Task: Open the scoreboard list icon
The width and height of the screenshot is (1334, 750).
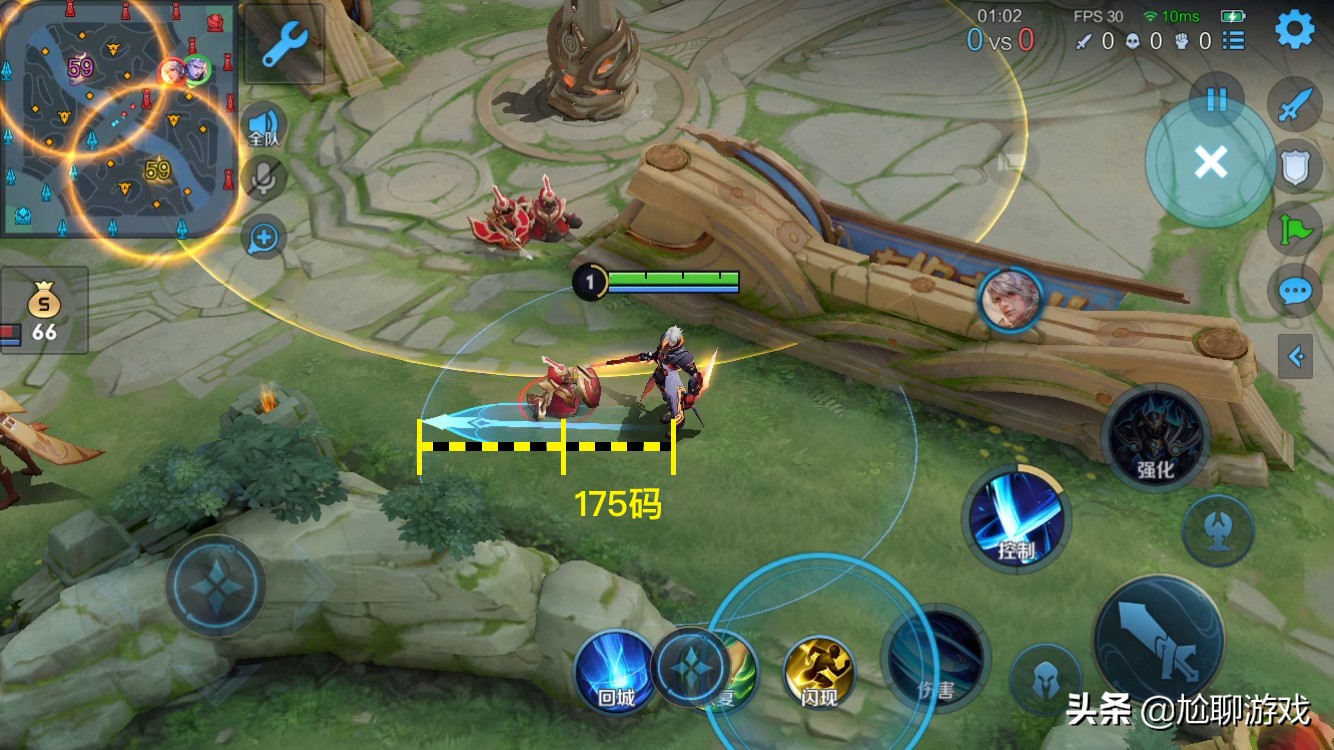Action: tap(1234, 41)
